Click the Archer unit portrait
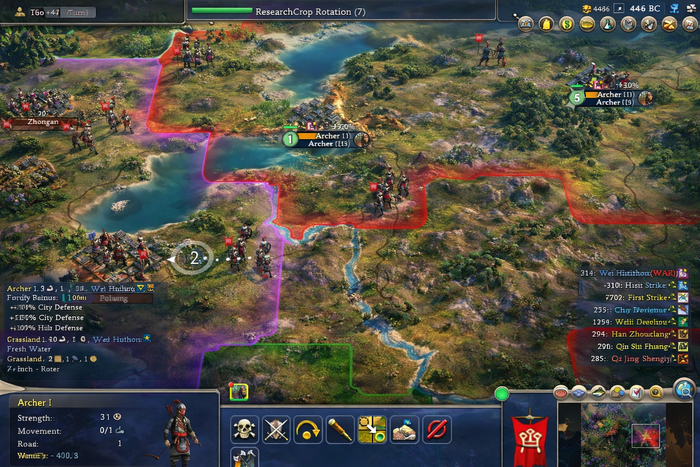 [180, 428]
